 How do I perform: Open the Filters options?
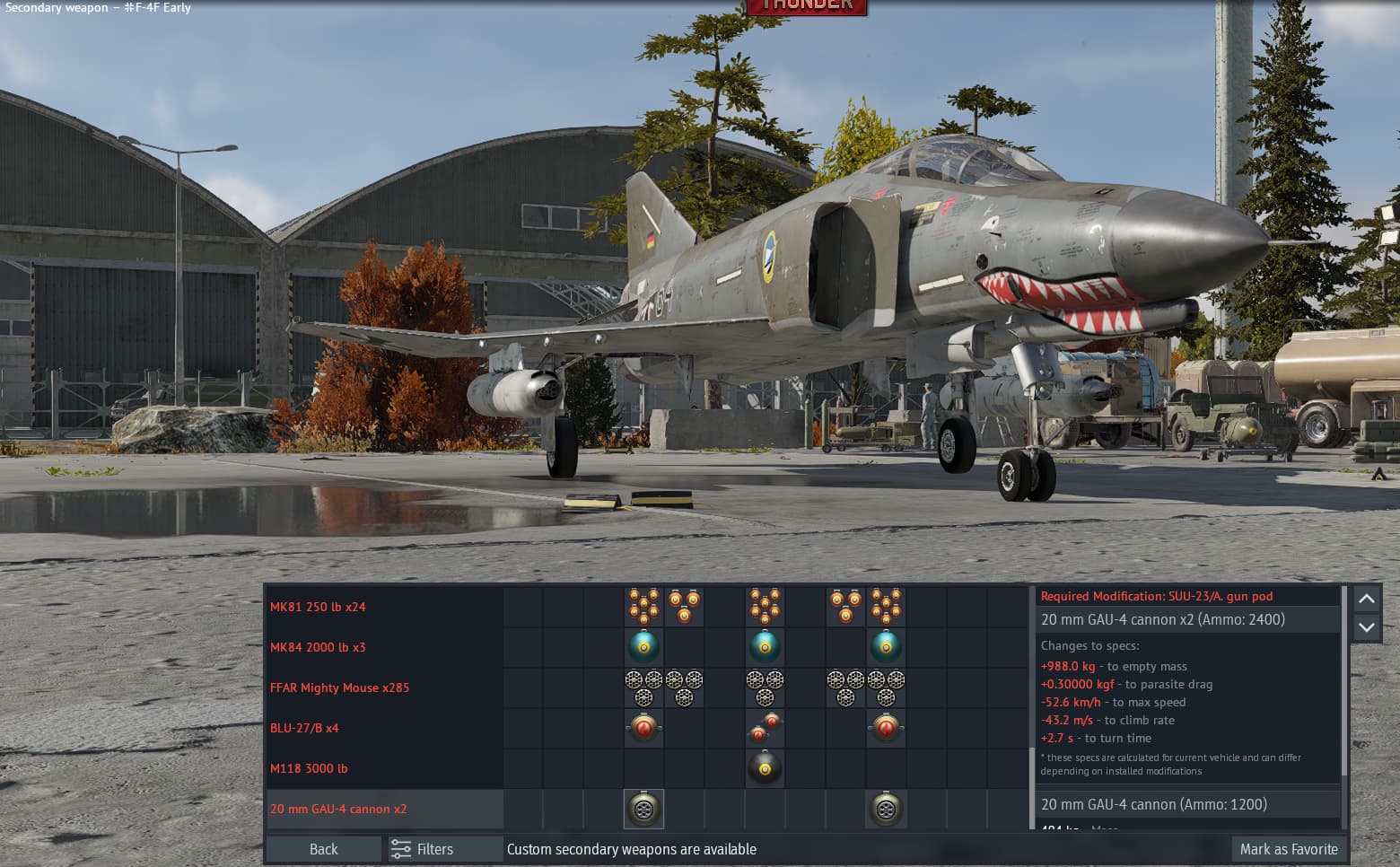coord(424,849)
